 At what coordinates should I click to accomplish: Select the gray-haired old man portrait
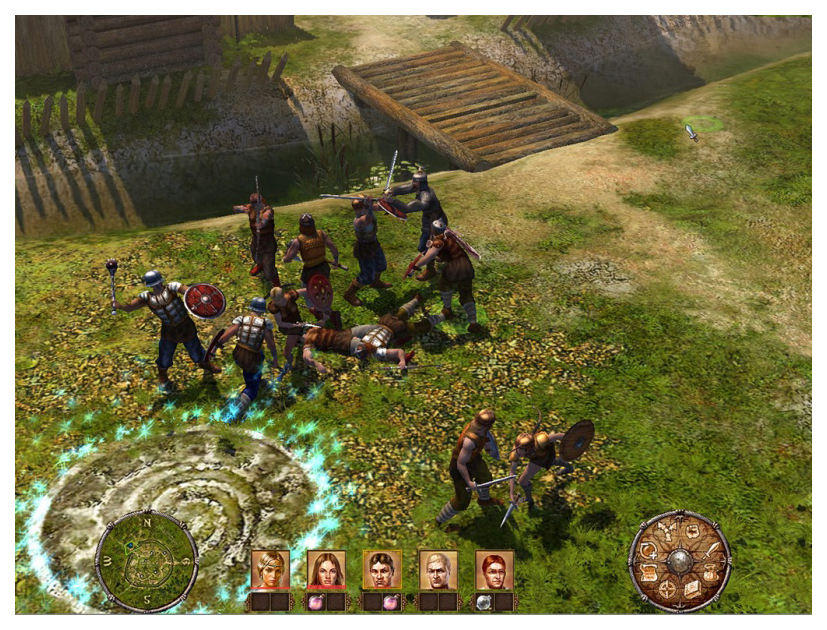(438, 570)
